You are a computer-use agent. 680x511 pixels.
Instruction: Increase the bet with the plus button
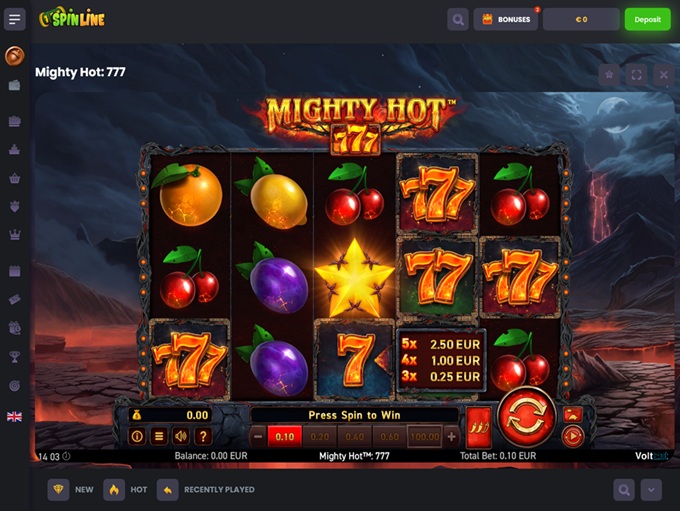tap(451, 436)
